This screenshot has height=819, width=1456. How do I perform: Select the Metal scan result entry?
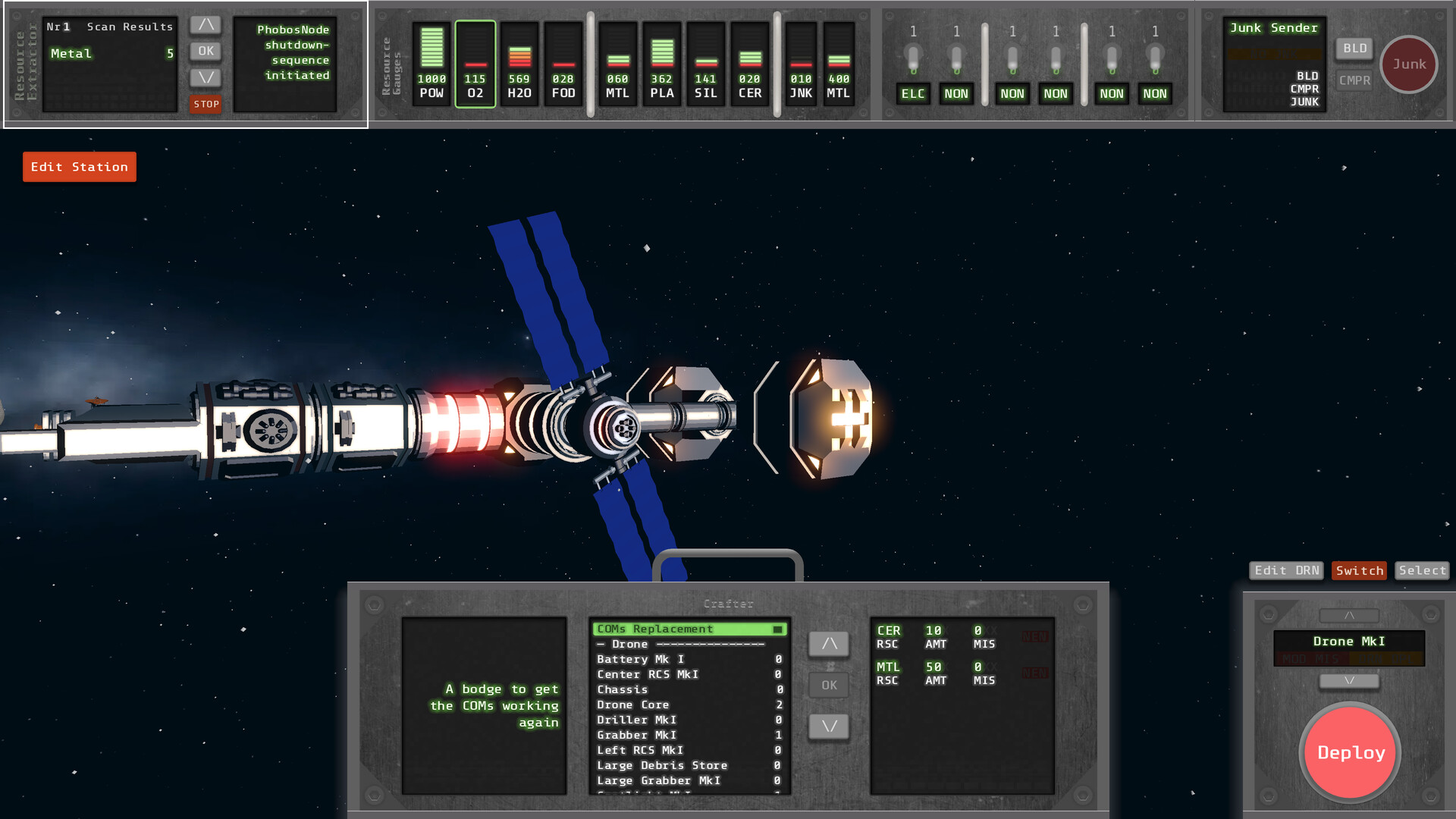110,54
